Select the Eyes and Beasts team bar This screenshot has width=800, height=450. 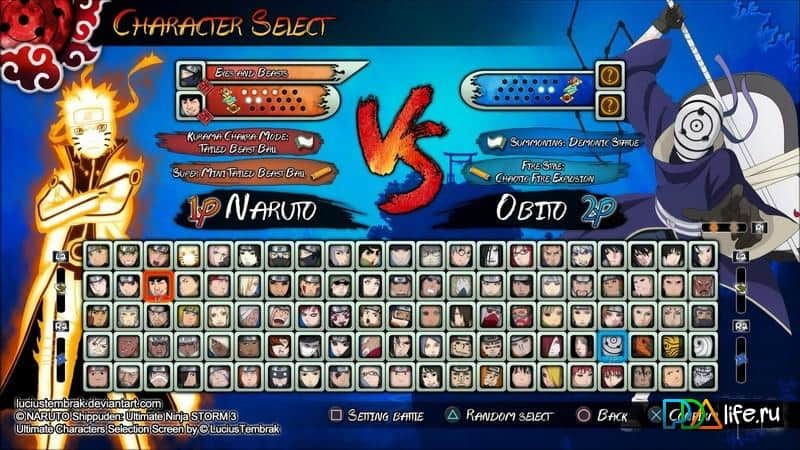(x=262, y=74)
